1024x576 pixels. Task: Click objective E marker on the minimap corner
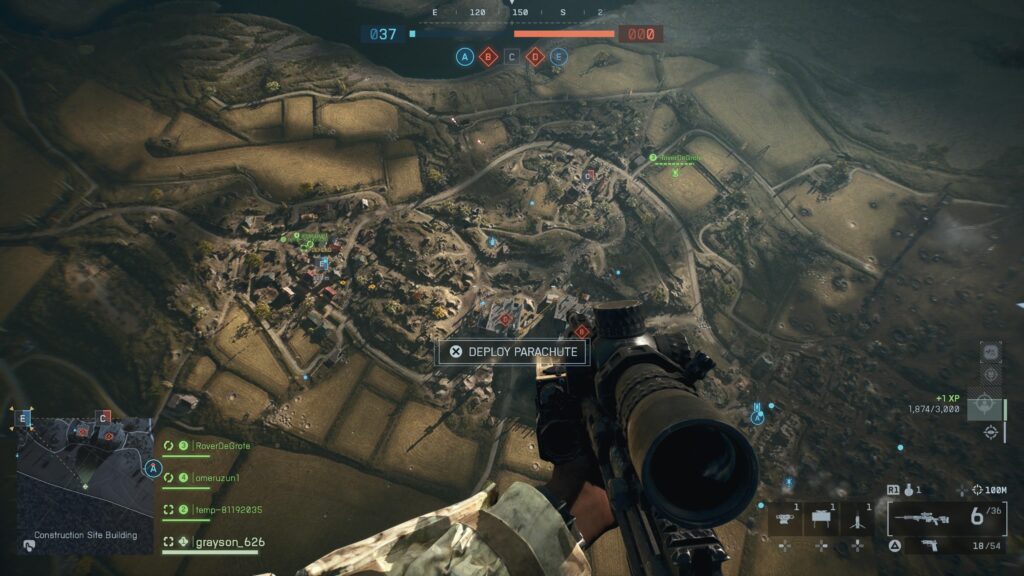23,418
